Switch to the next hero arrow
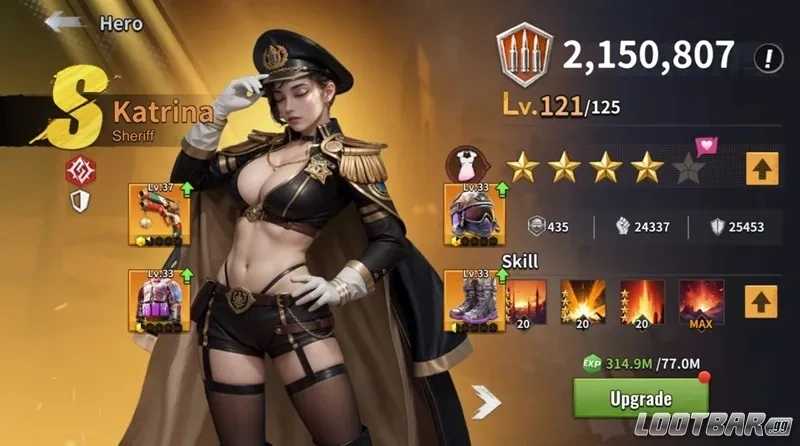 click(487, 402)
